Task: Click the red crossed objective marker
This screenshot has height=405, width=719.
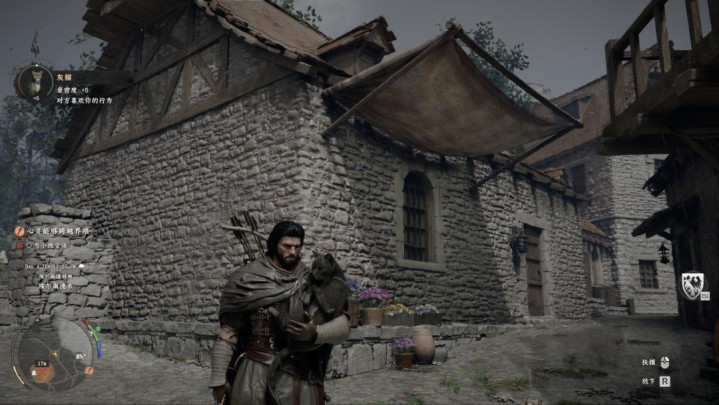Action: coord(19,244)
